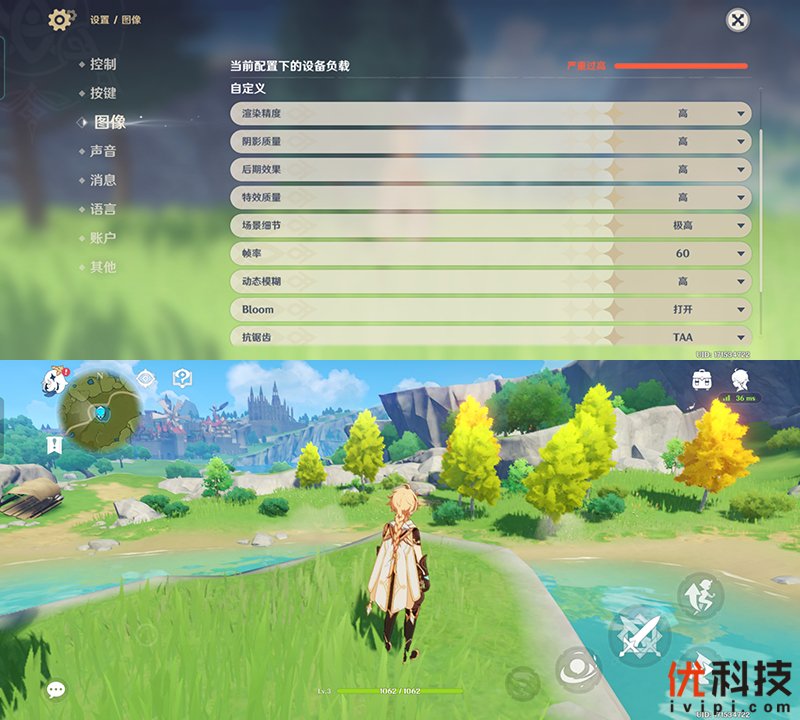Switch to the 账户 settings tab

point(103,238)
